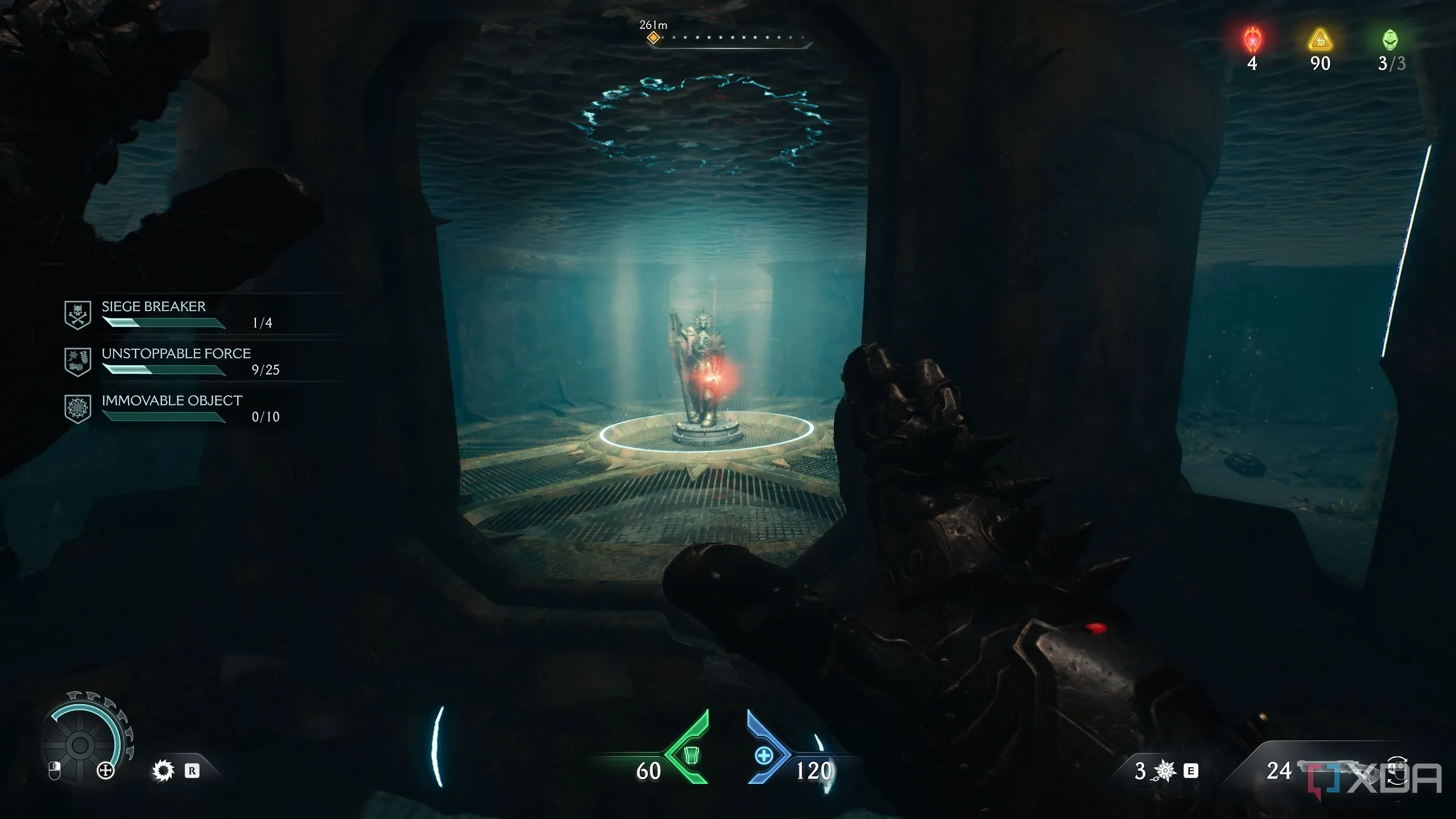Select the Siege Breaker challenge tracker
The height and width of the screenshot is (819, 1456).
(x=154, y=314)
